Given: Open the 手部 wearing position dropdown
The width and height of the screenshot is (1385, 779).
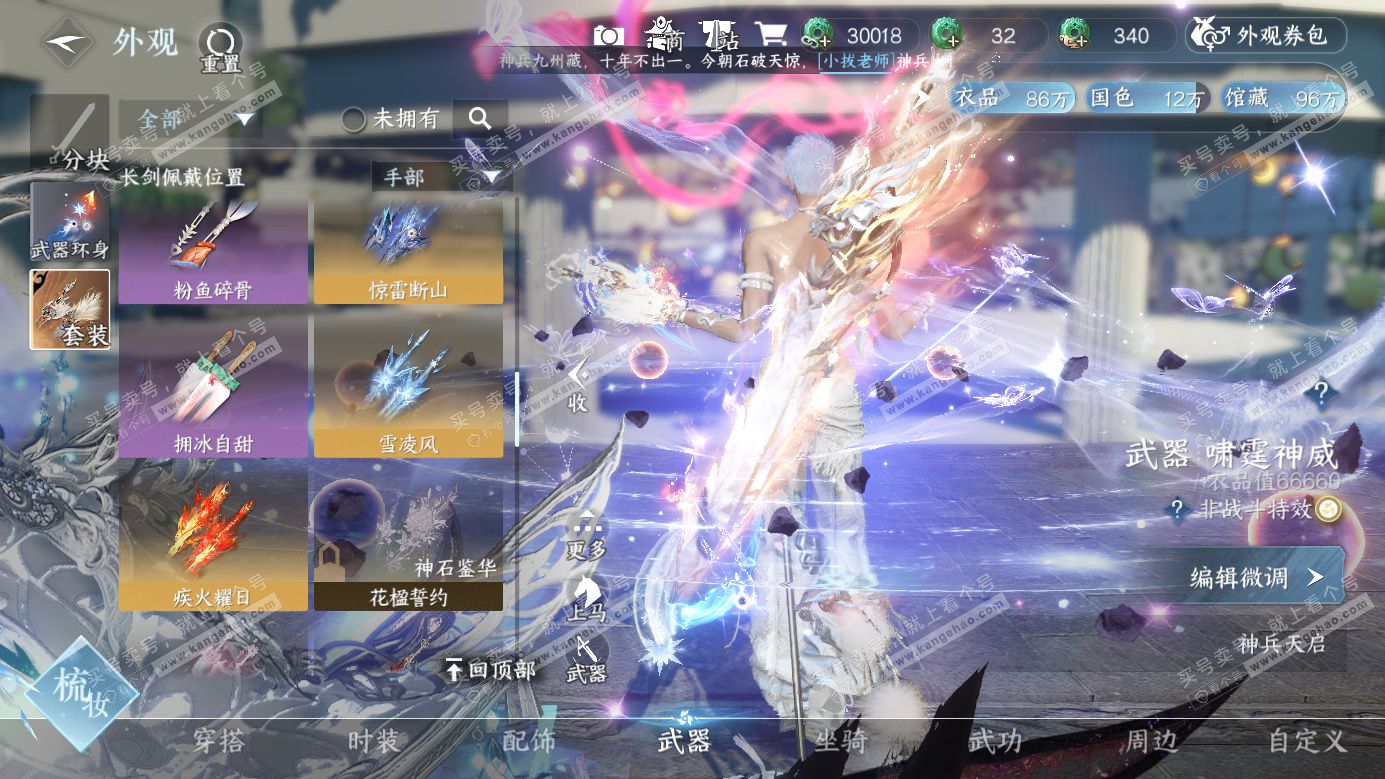Looking at the screenshot, I should click(441, 177).
